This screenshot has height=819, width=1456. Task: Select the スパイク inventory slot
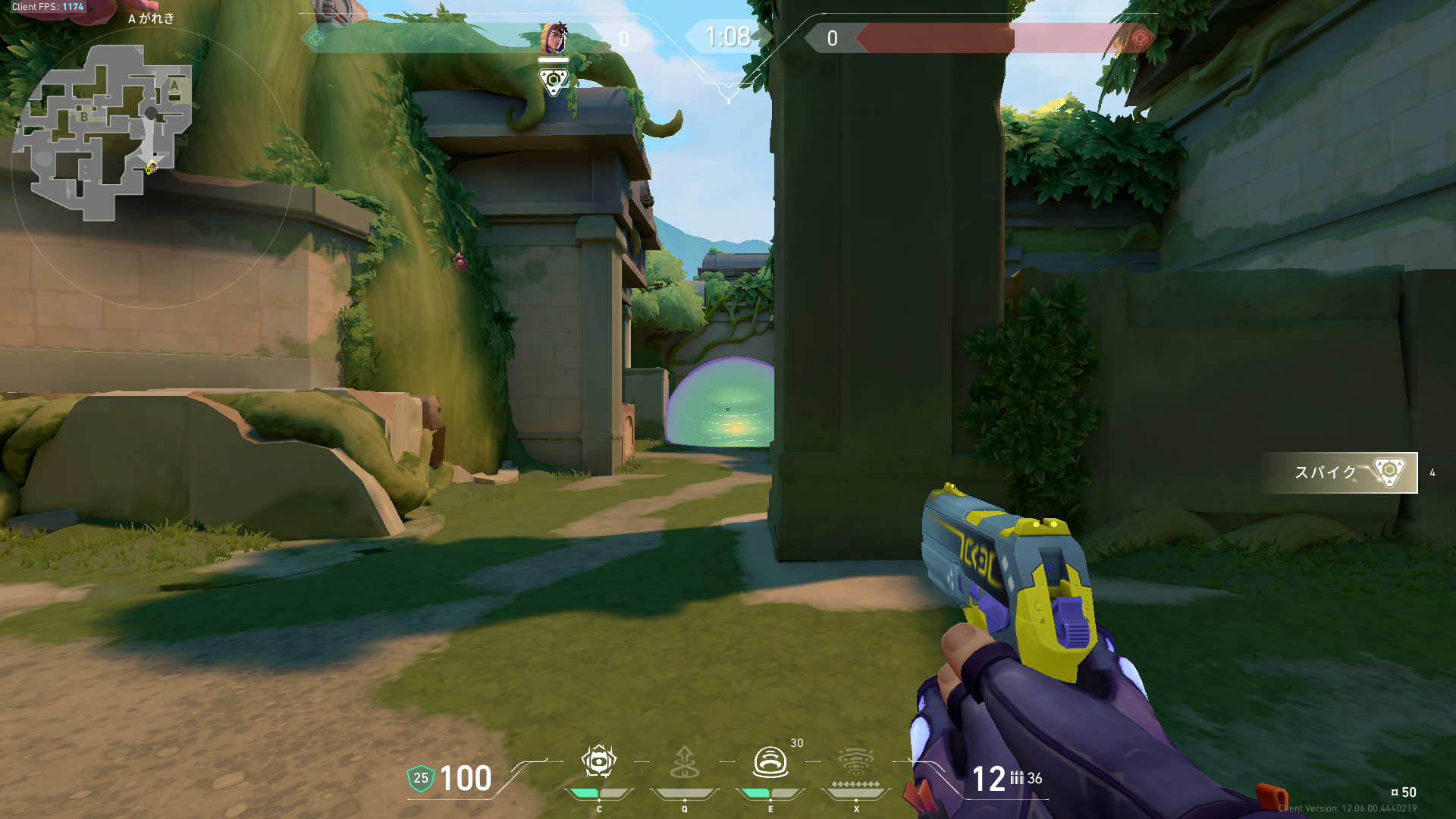point(1339,472)
